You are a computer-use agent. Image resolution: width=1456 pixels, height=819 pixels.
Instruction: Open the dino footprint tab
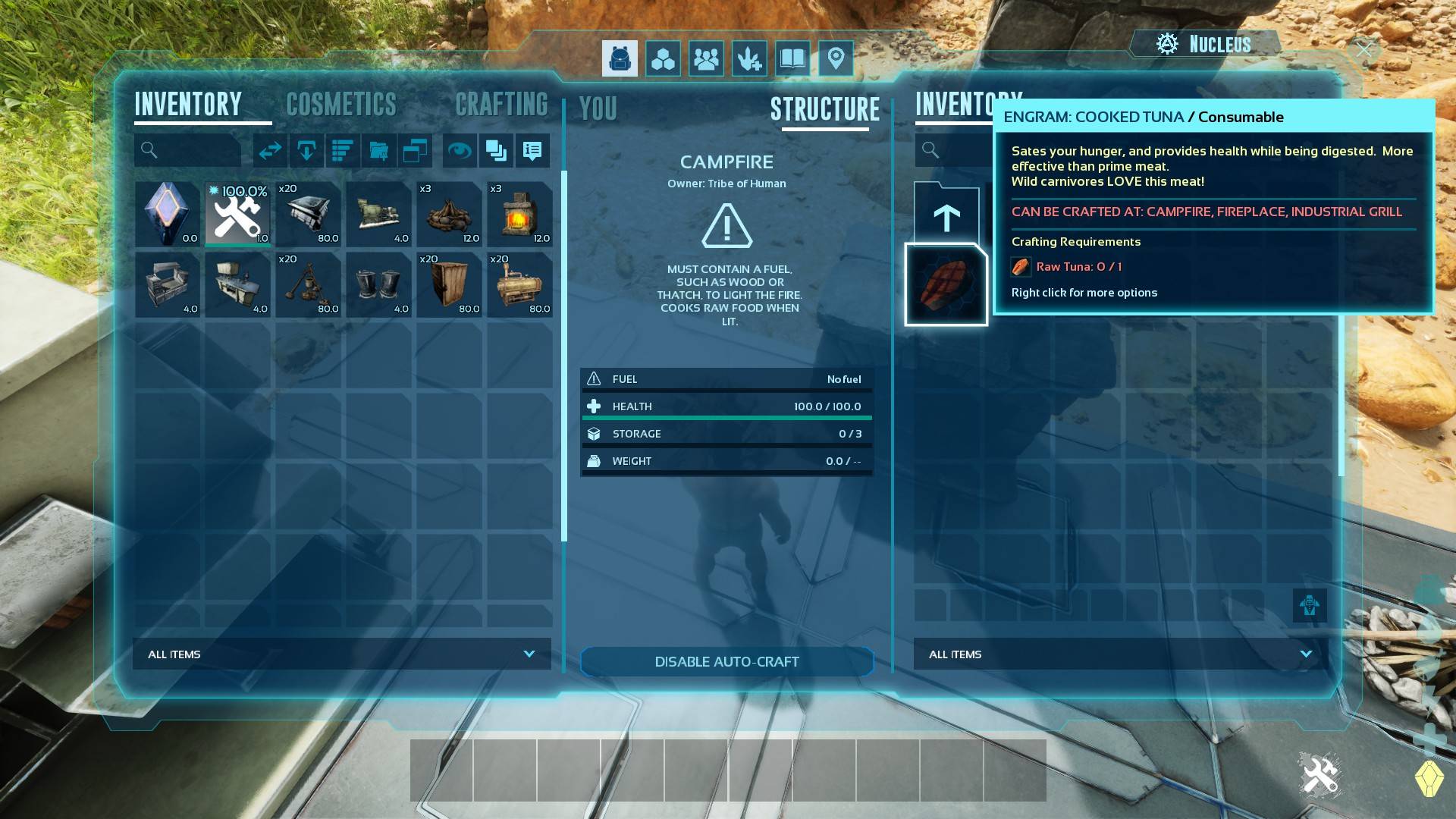pos(749,58)
